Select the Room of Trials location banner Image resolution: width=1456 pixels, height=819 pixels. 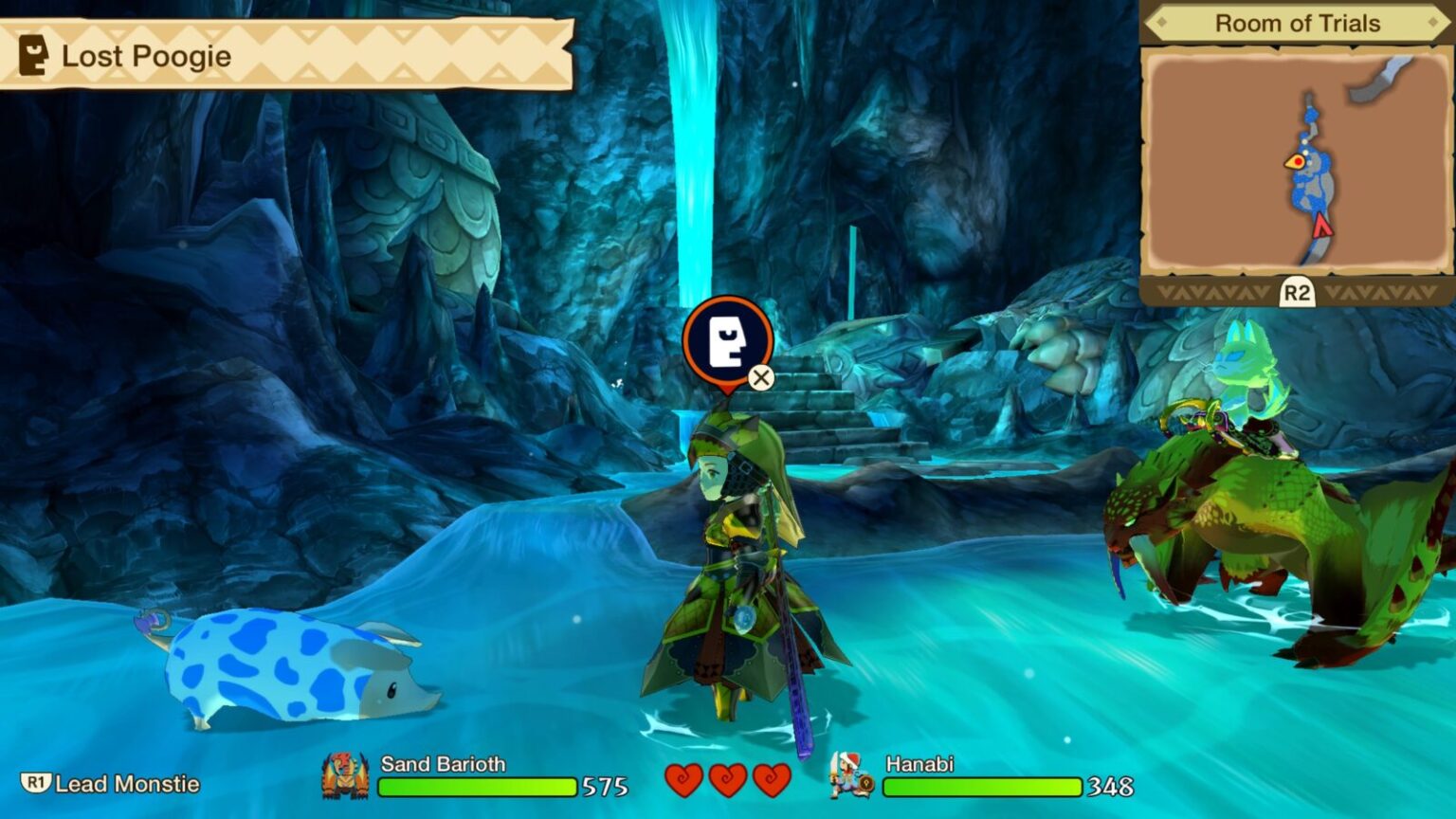1296,24
